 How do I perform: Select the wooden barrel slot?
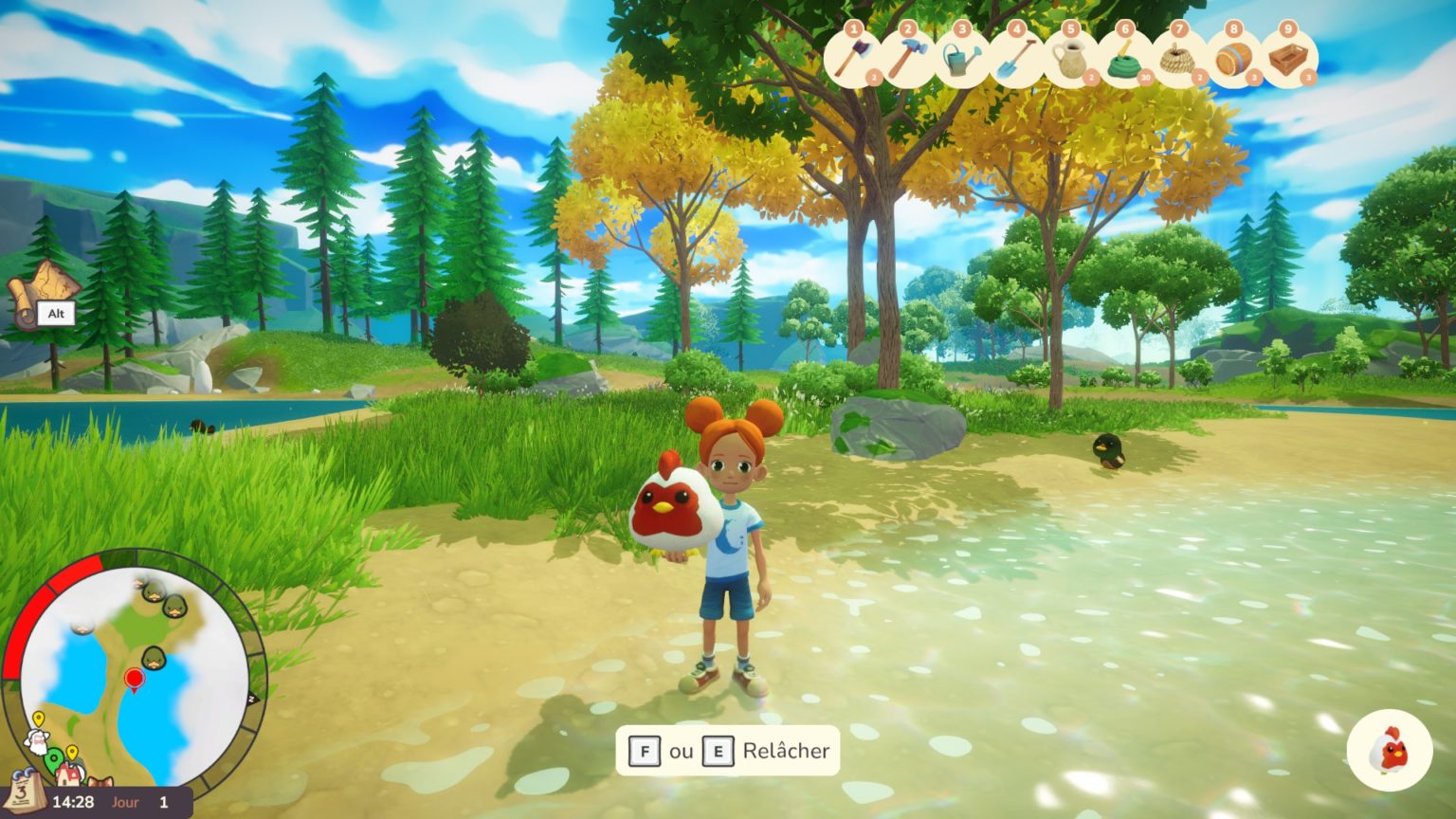tap(1234, 58)
